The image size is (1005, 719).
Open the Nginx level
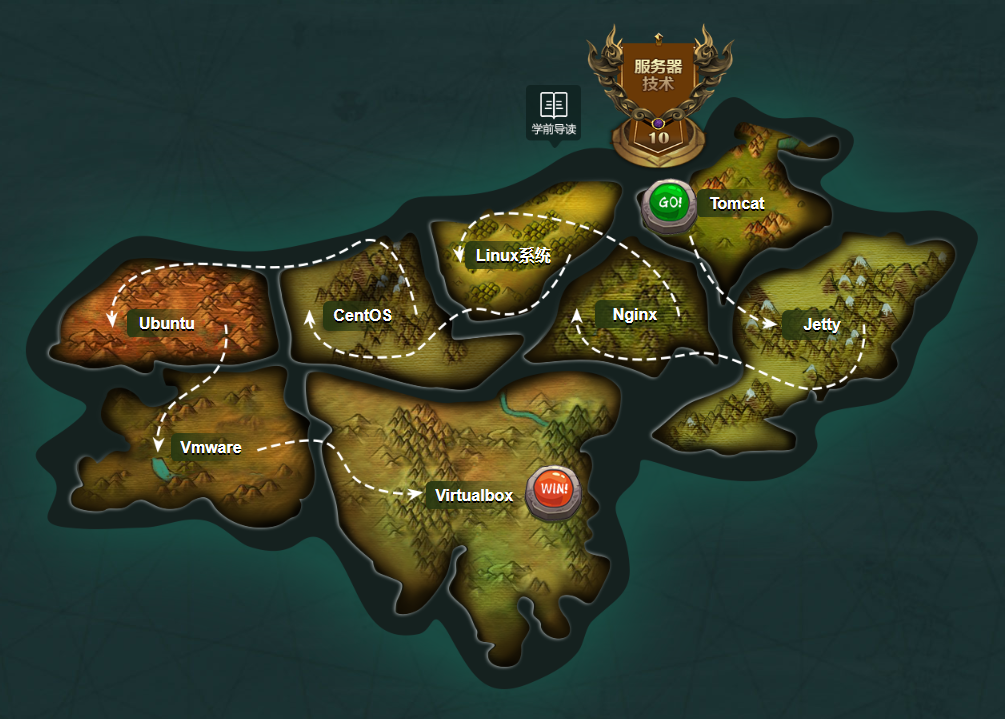pyautogui.click(x=635, y=315)
